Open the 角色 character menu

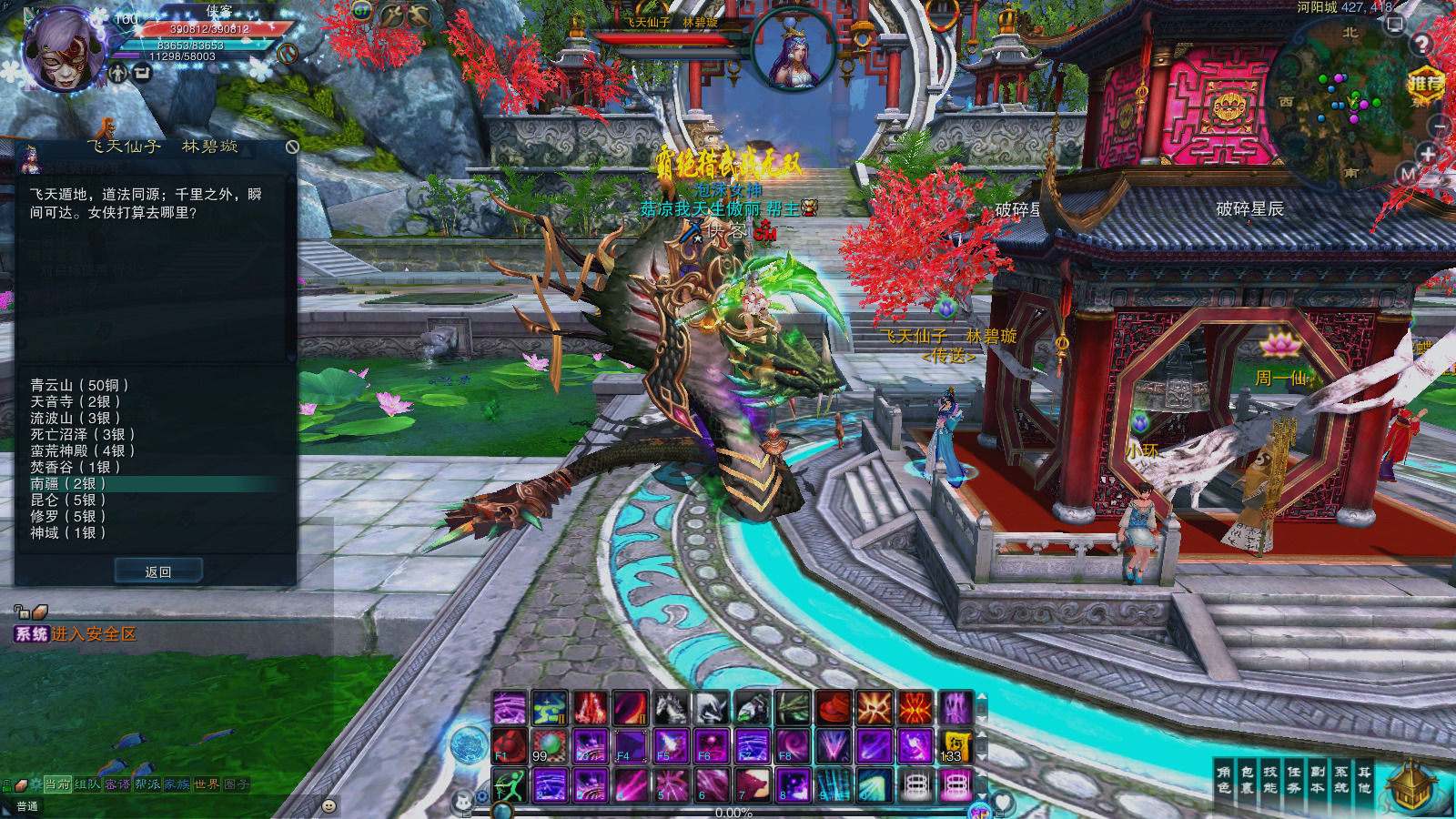tap(1224, 780)
